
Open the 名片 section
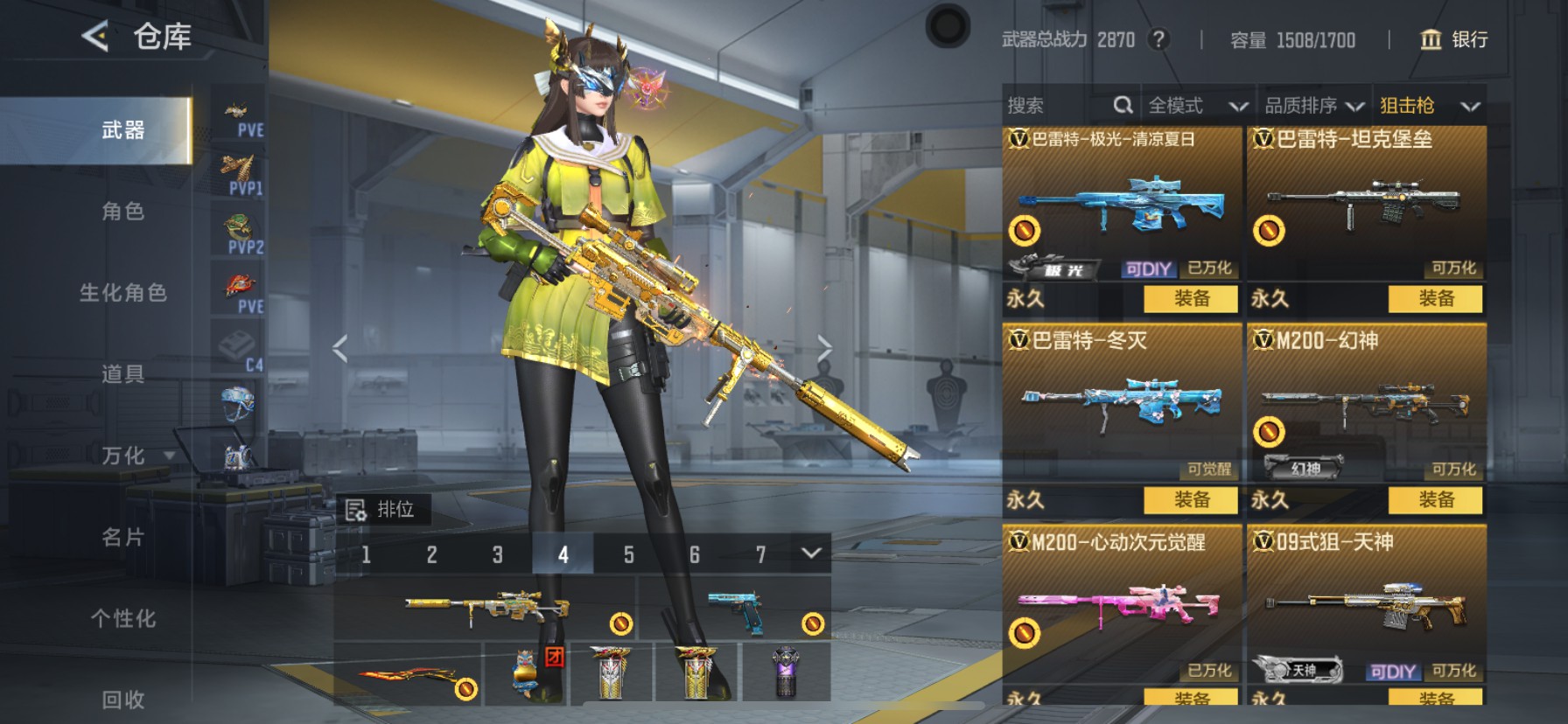click(122, 537)
